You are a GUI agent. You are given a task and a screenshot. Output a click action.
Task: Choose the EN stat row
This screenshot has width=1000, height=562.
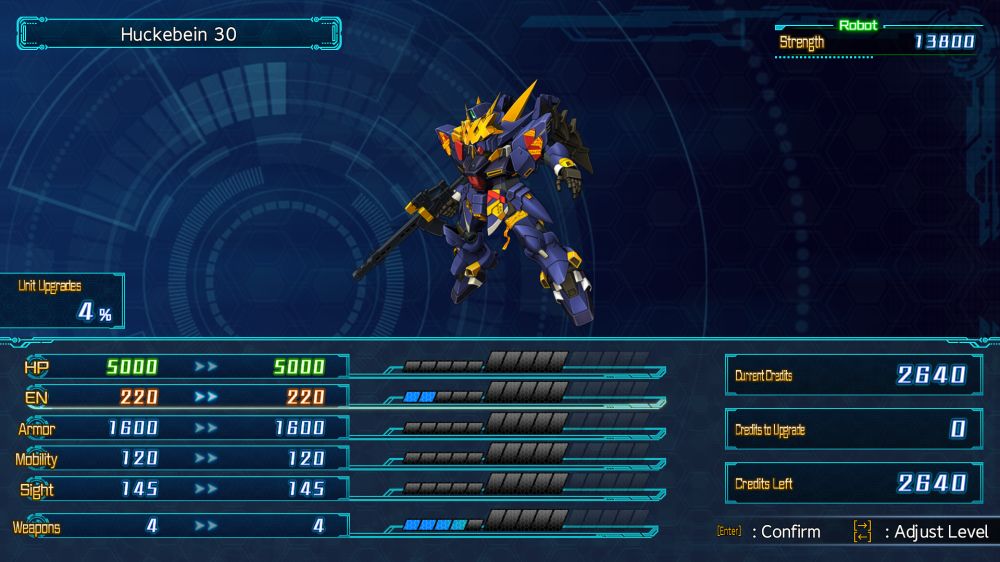coord(180,397)
